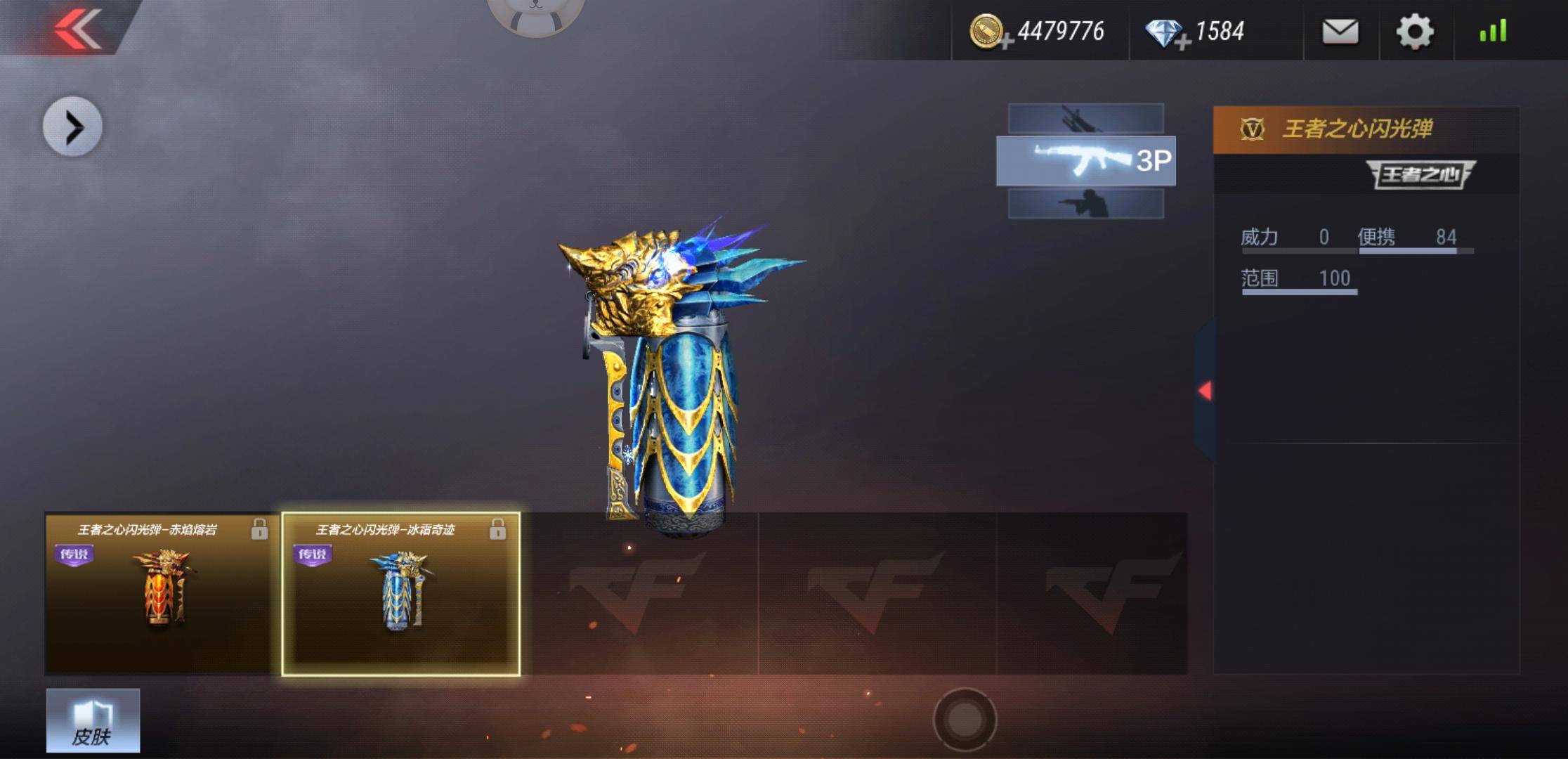Select the 3P weapon view mode
1568x759 pixels.
[1085, 161]
